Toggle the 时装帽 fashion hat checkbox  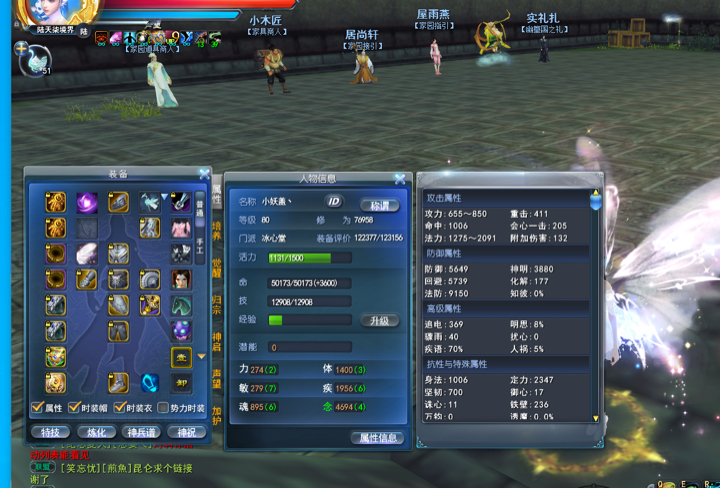(x=73, y=408)
